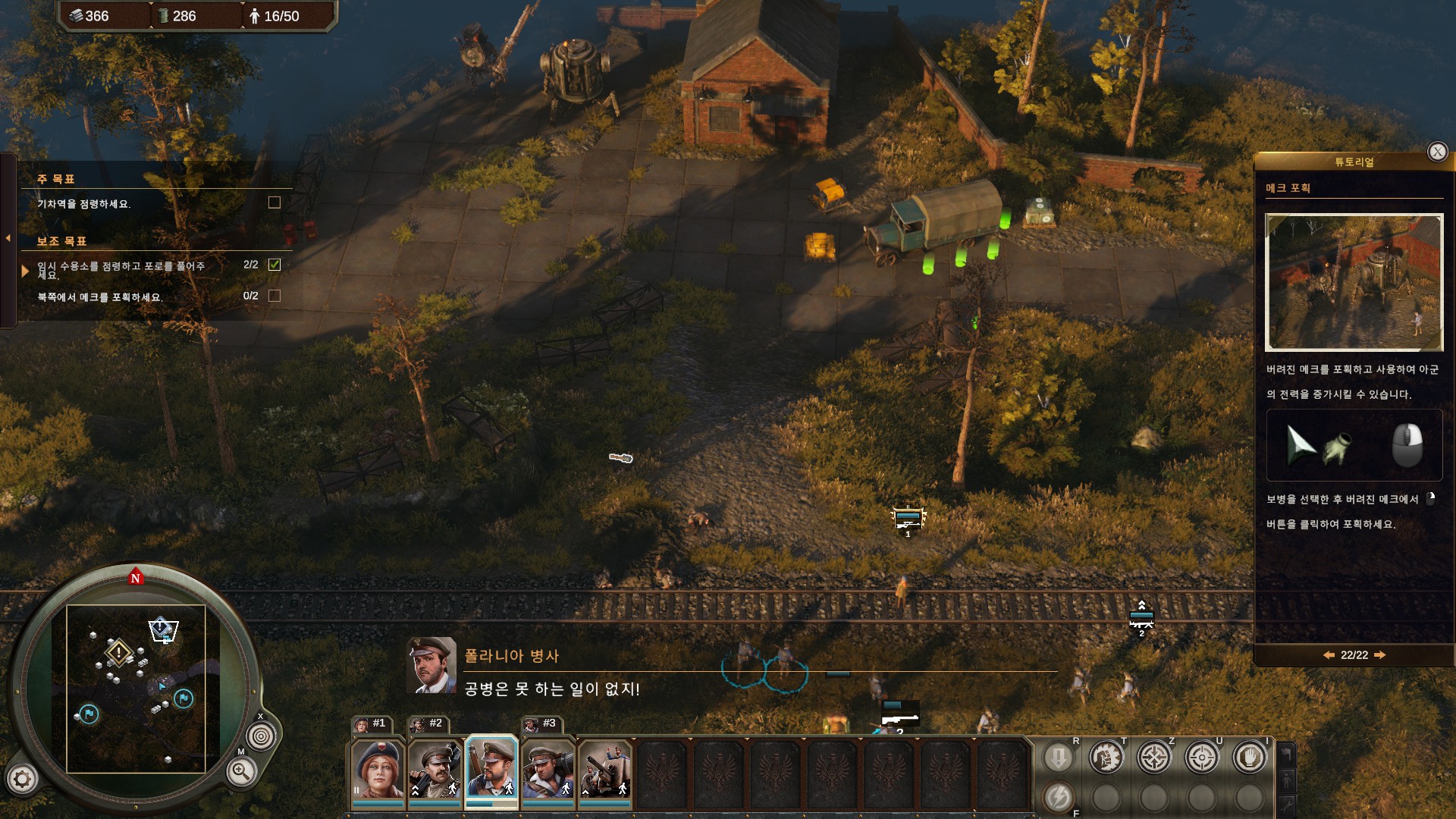Click the gold exclamation objective marker on minimap
The height and width of the screenshot is (819, 1456).
[x=118, y=652]
